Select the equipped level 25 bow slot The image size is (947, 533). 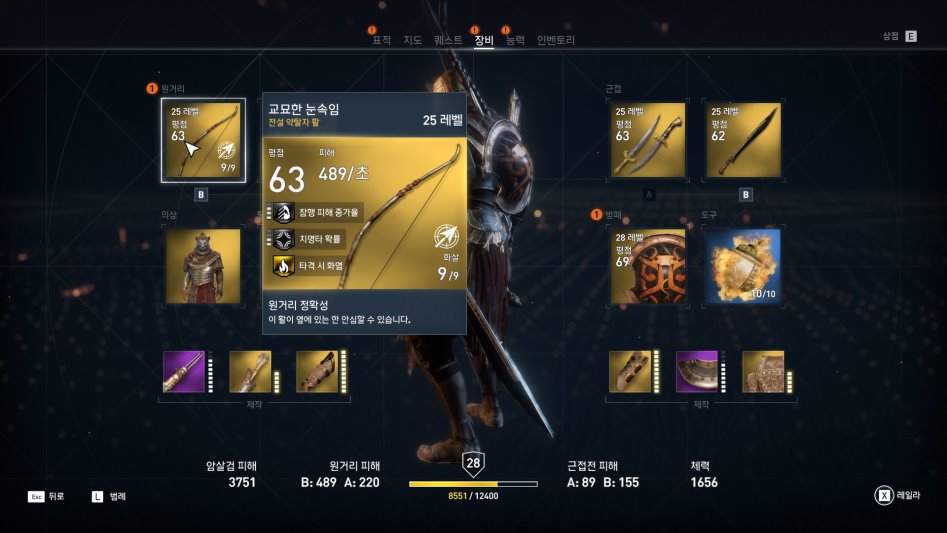pos(201,141)
